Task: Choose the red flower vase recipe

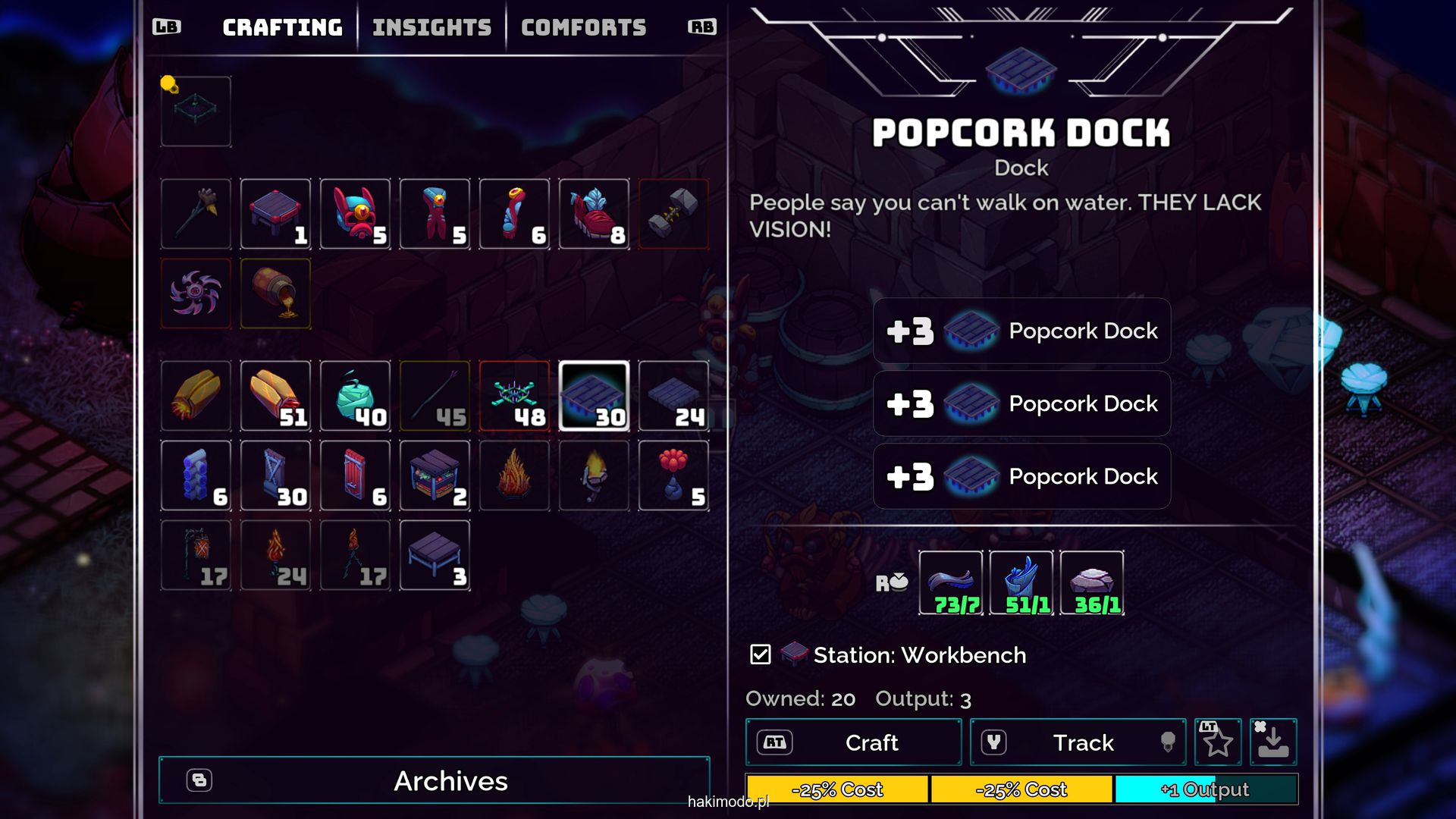Action: [x=673, y=476]
